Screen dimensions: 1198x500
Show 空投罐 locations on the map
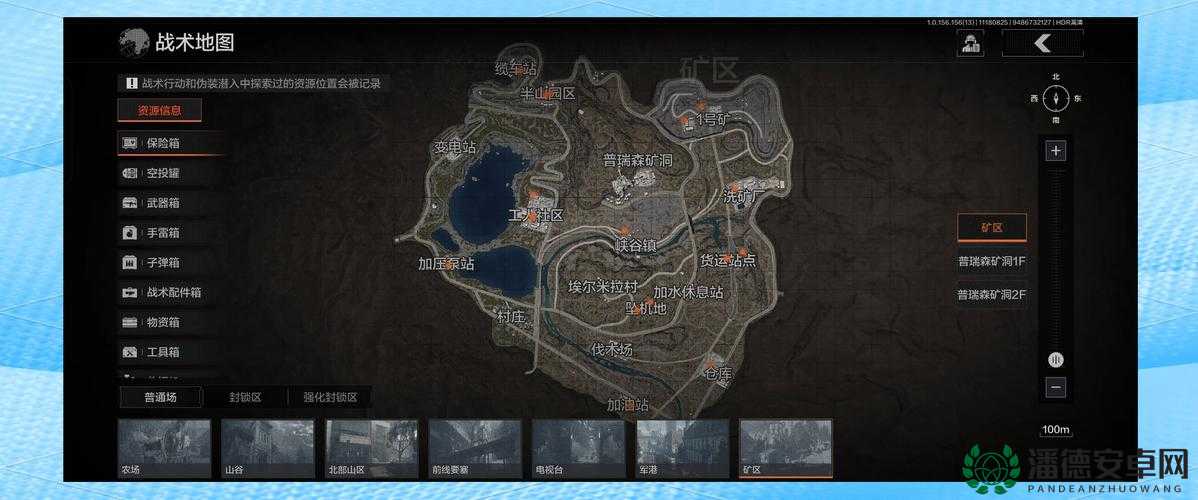pyautogui.click(x=170, y=173)
